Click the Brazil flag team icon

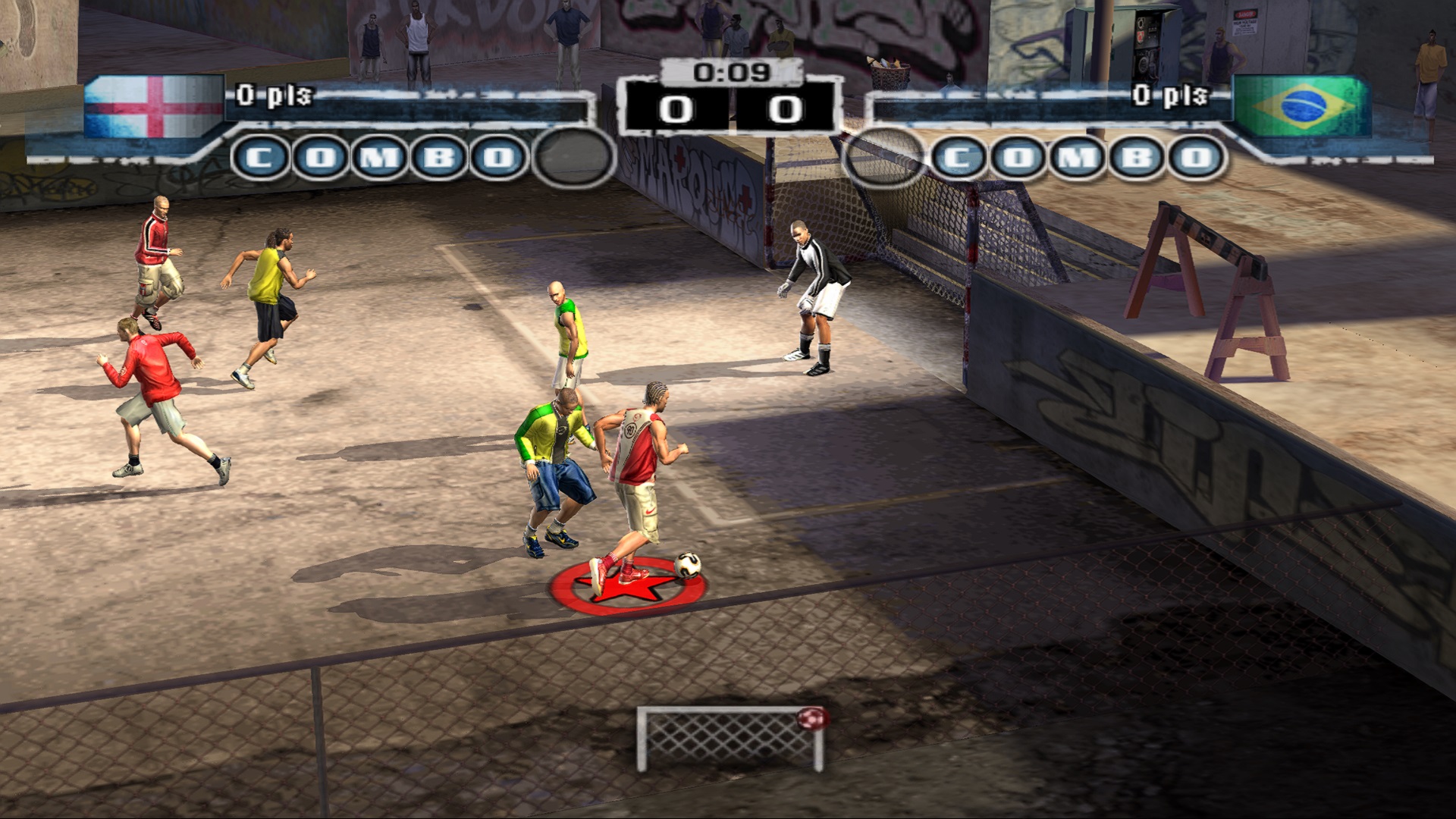[x=1303, y=105]
